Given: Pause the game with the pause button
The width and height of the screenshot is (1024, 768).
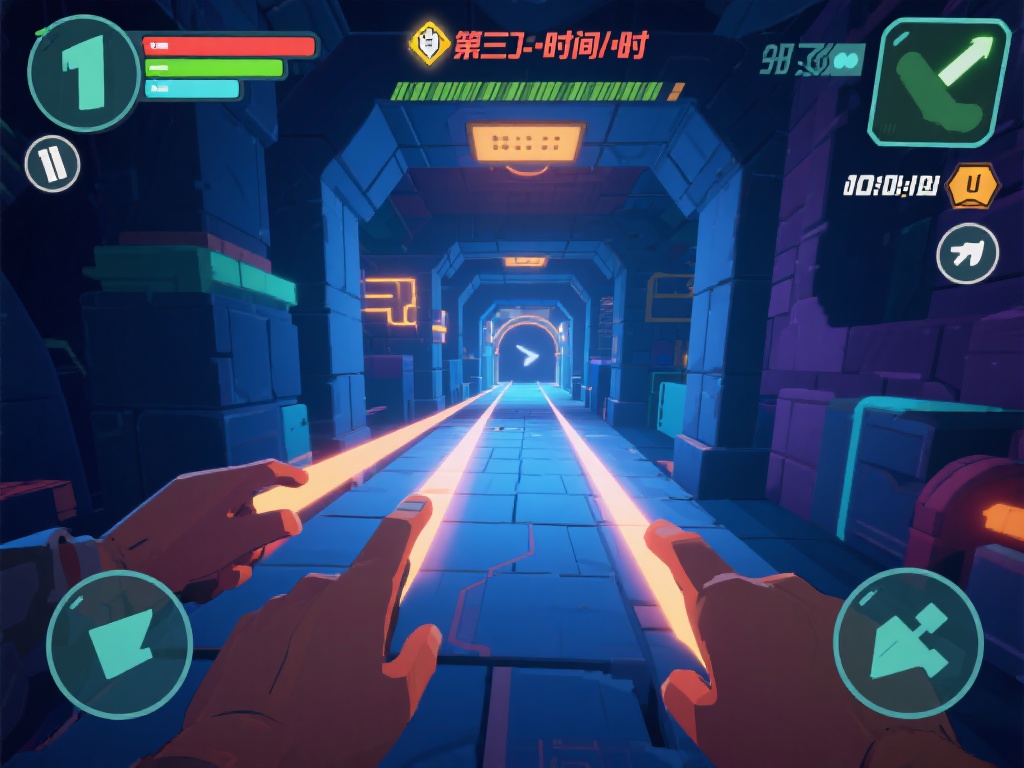Looking at the screenshot, I should pos(52,164).
